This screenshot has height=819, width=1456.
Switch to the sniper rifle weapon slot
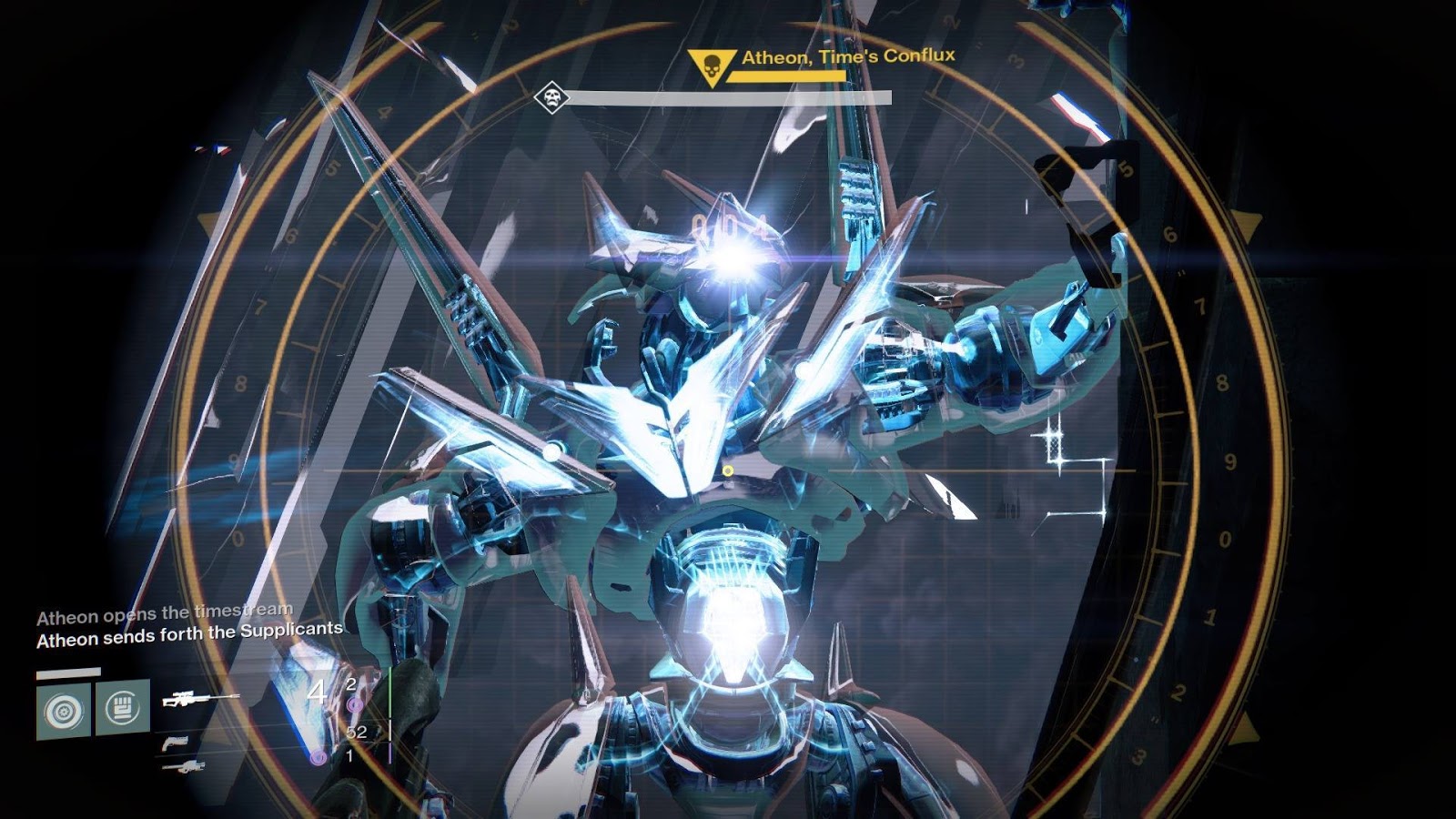coord(200,701)
